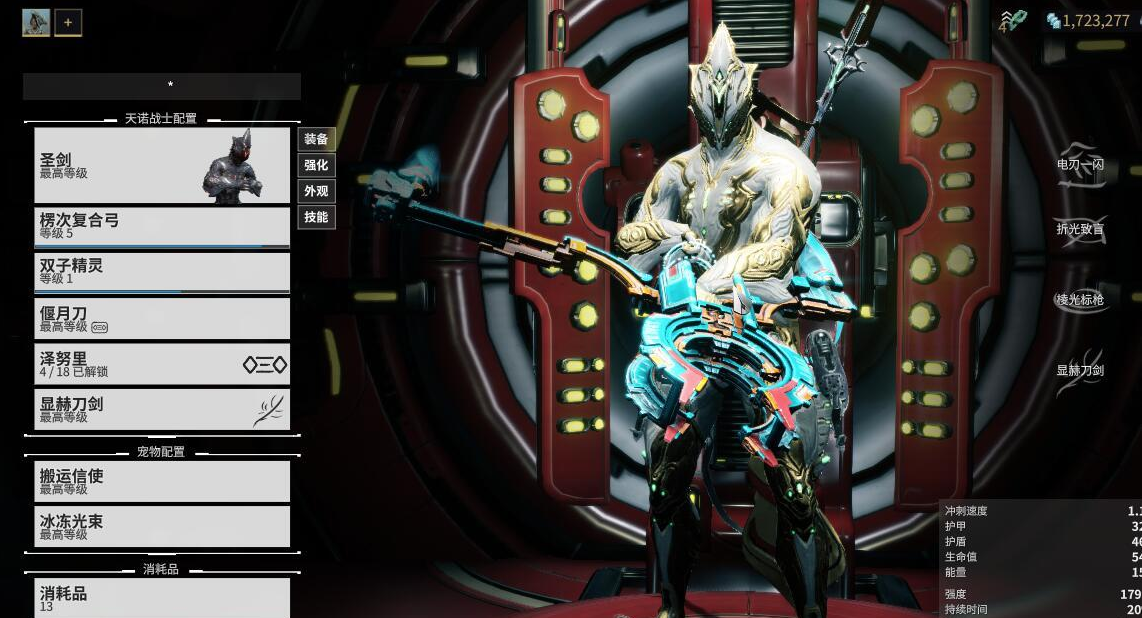Select the current loadout thumbnail
Image resolution: width=1142 pixels, height=618 pixels.
tap(36, 22)
